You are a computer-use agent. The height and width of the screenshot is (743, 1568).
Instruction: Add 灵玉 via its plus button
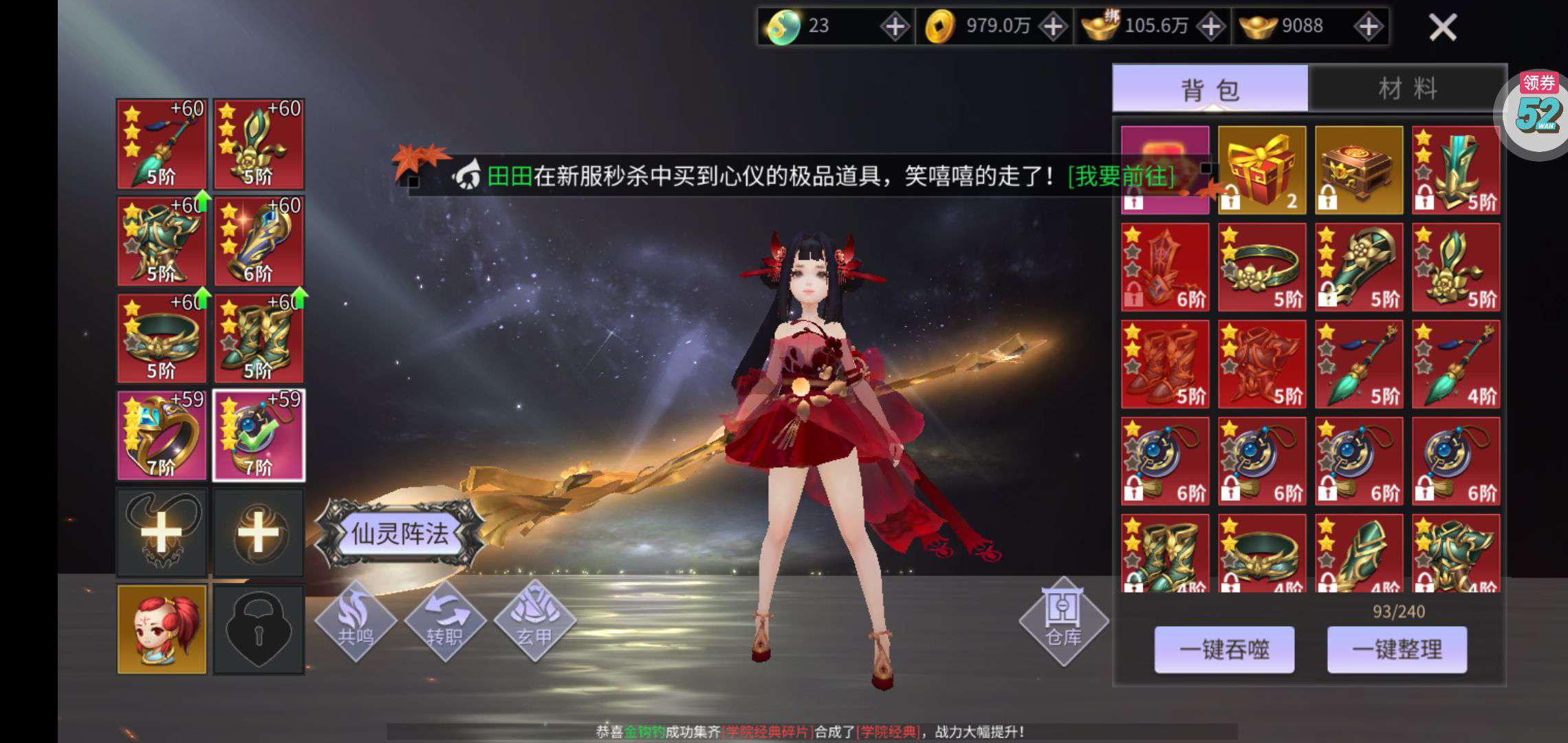coord(896,25)
